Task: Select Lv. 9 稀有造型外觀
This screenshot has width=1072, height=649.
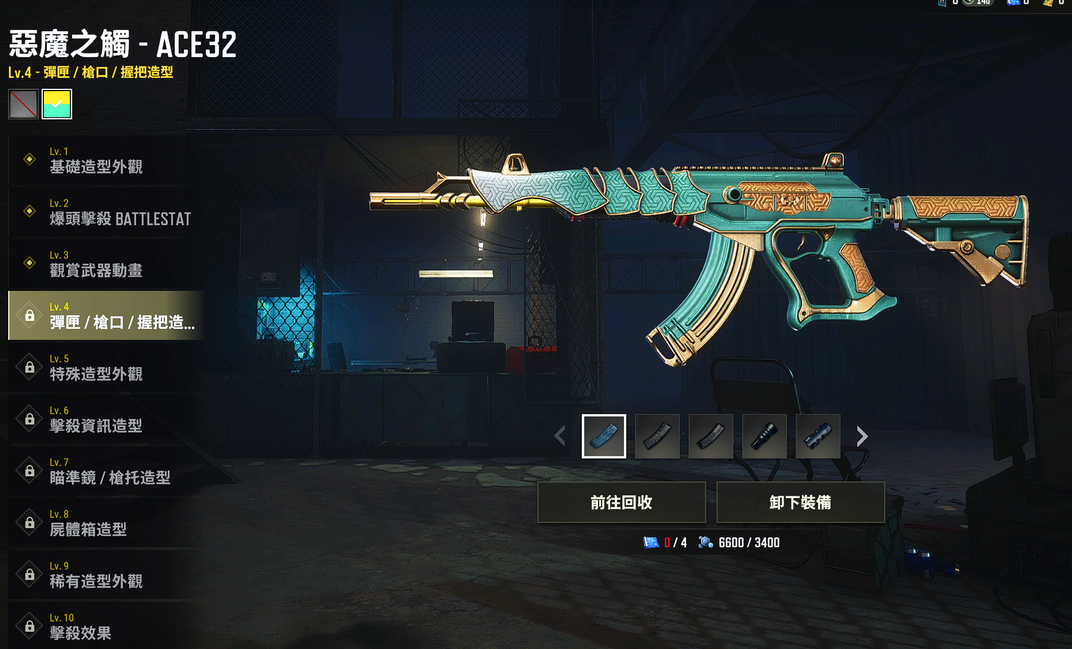Action: click(x=100, y=575)
